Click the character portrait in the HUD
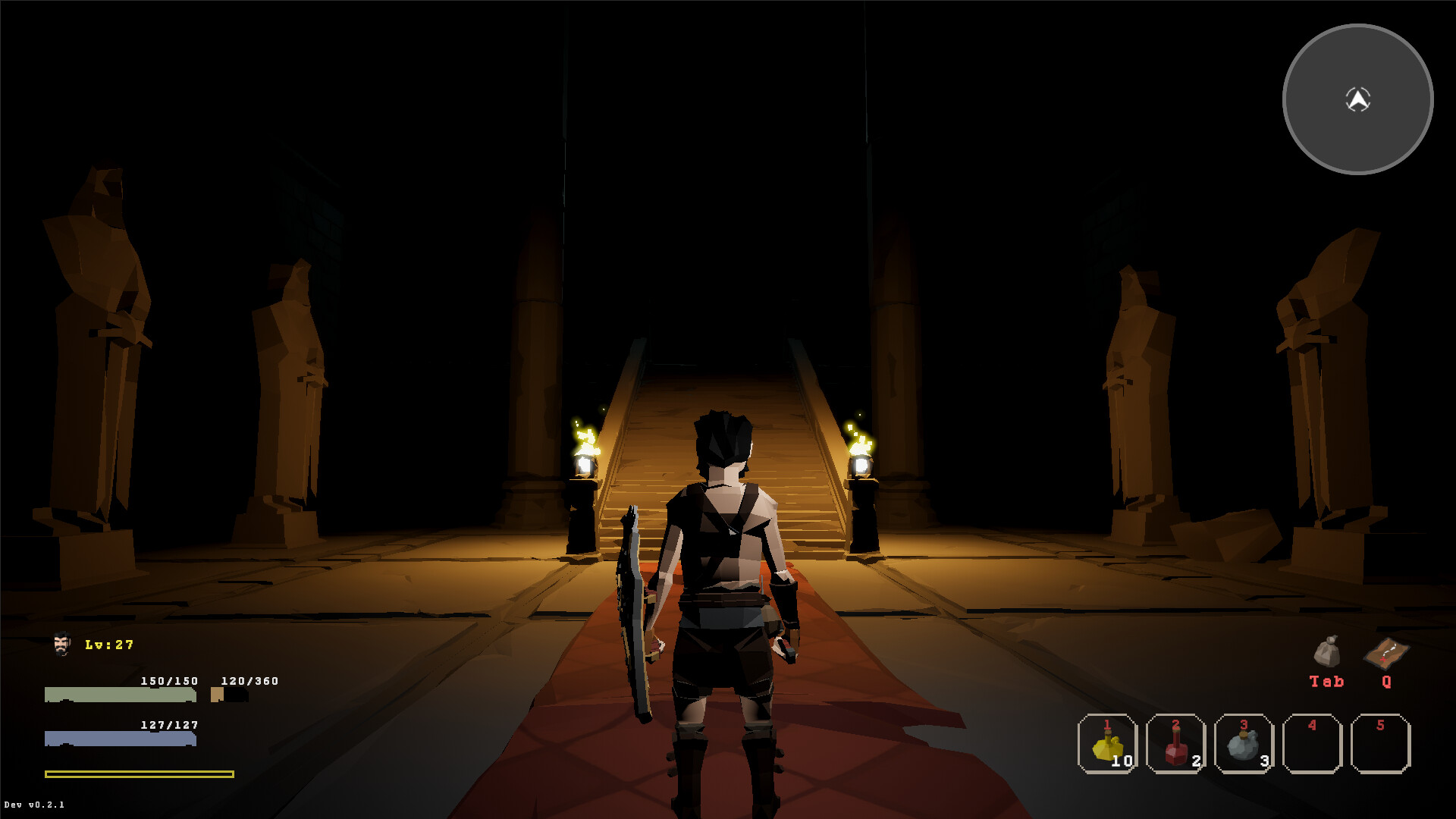 click(x=61, y=645)
